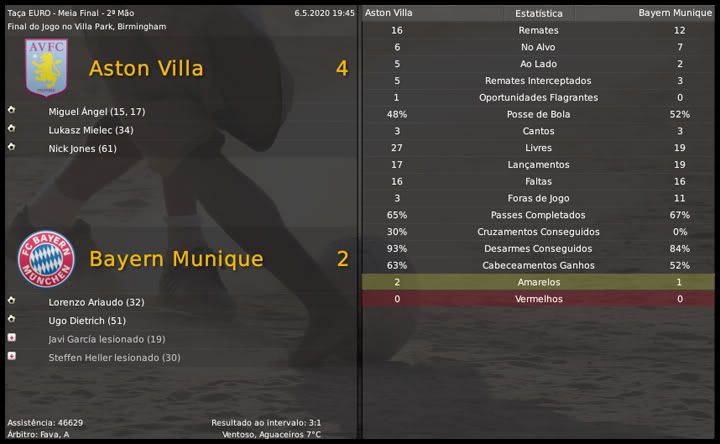Click the Aston Villa statistics column header
This screenshot has width=720, height=444.
click(389, 13)
